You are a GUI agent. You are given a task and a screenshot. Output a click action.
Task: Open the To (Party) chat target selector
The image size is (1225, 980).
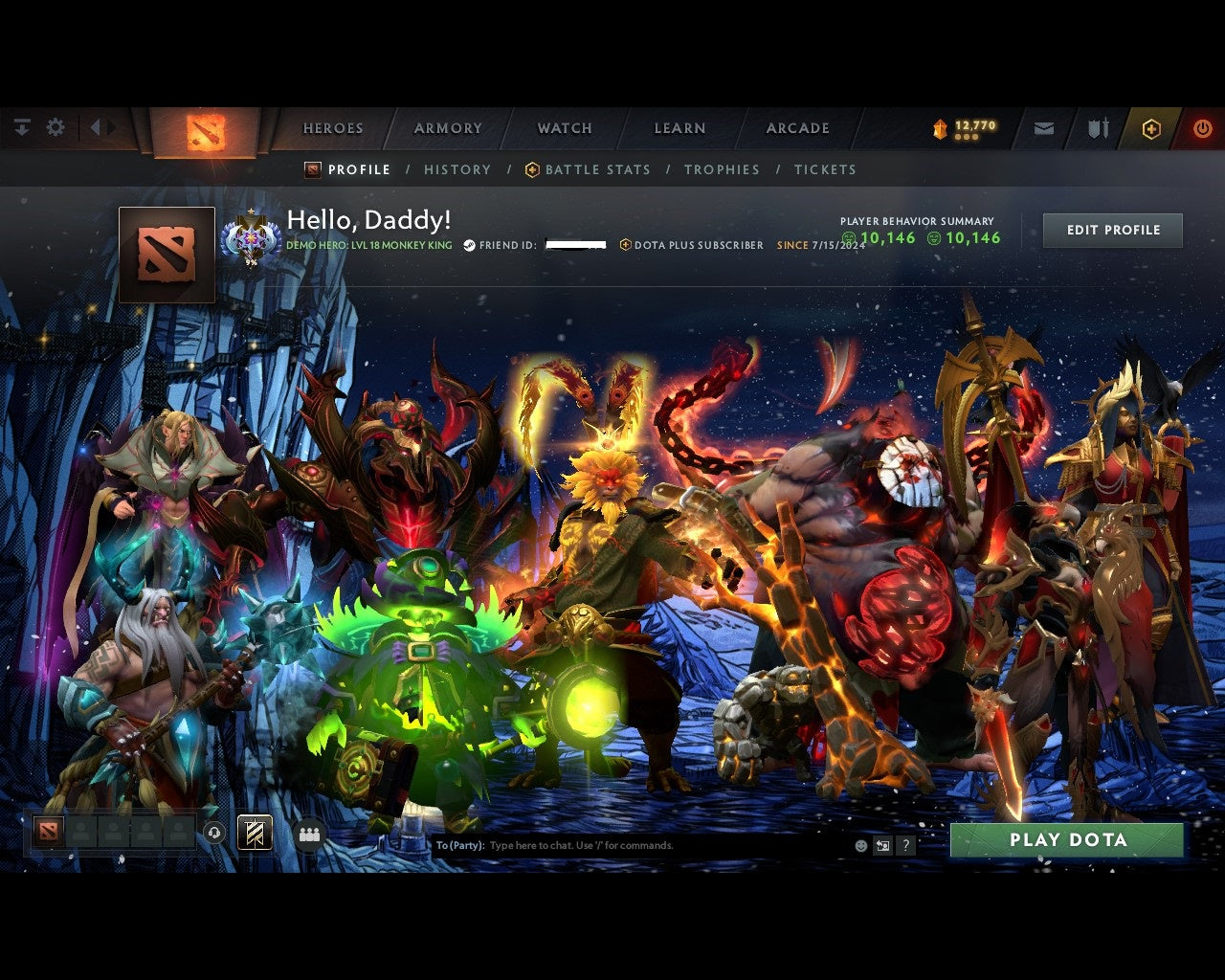coord(457,845)
